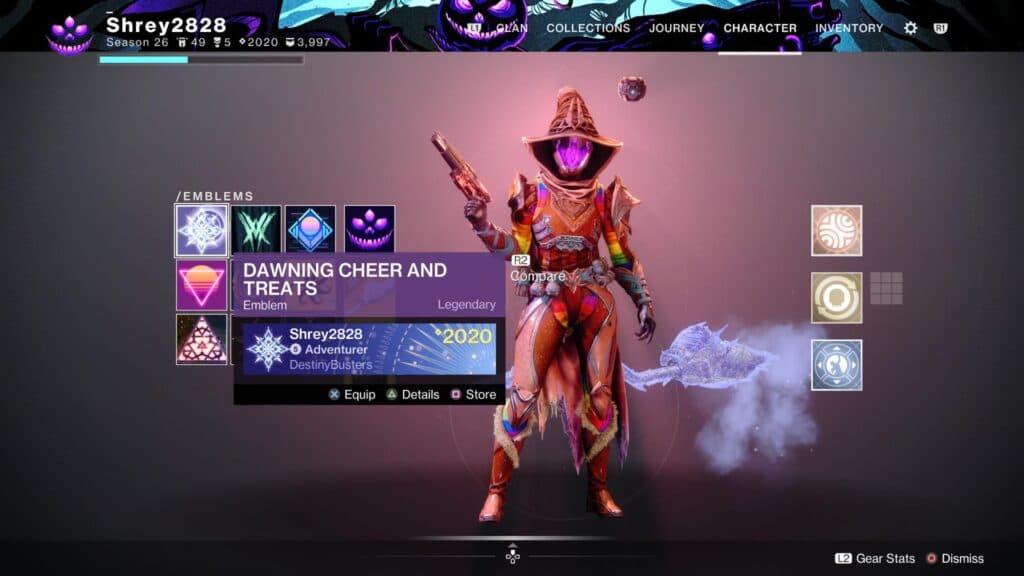
Task: Click the small grey grid icon
Action: [x=886, y=288]
